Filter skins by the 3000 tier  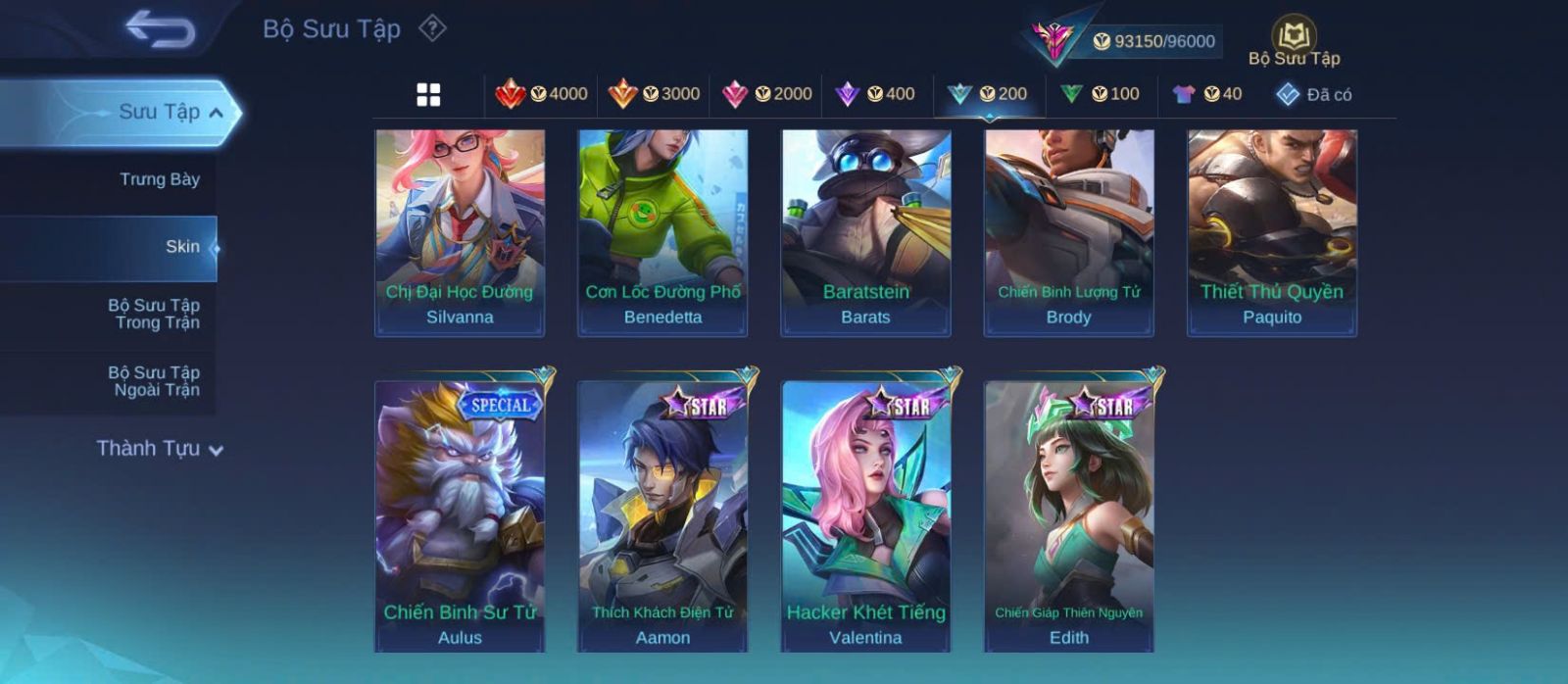pos(654,94)
